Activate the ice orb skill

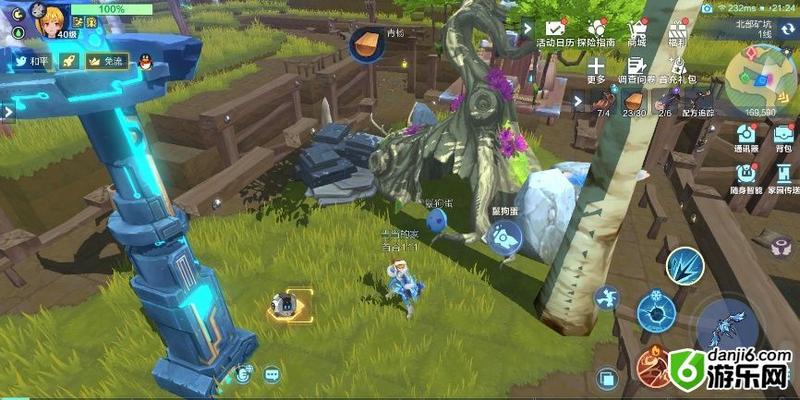(x=656, y=310)
